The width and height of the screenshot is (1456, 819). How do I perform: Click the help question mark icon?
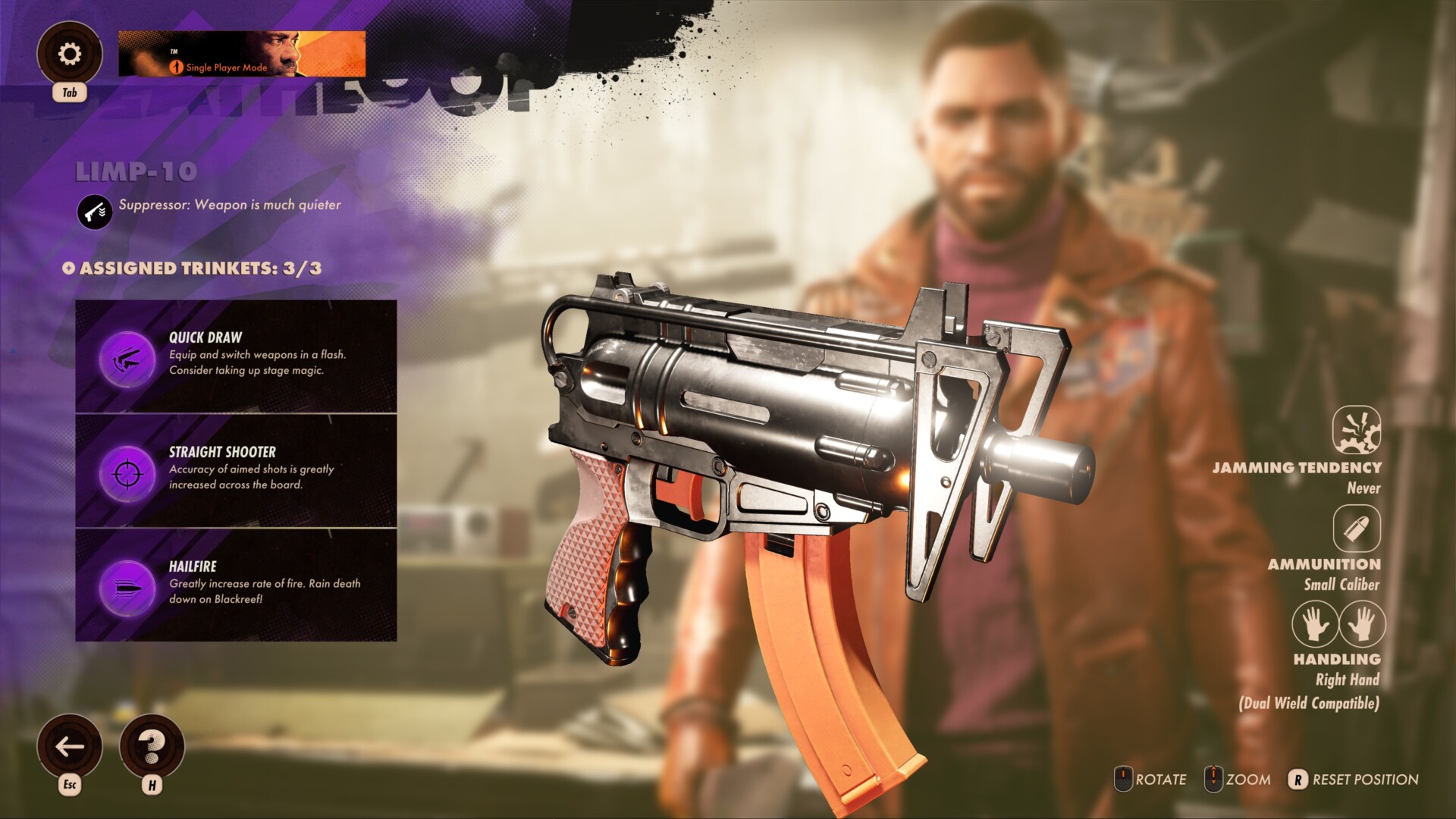[x=152, y=746]
